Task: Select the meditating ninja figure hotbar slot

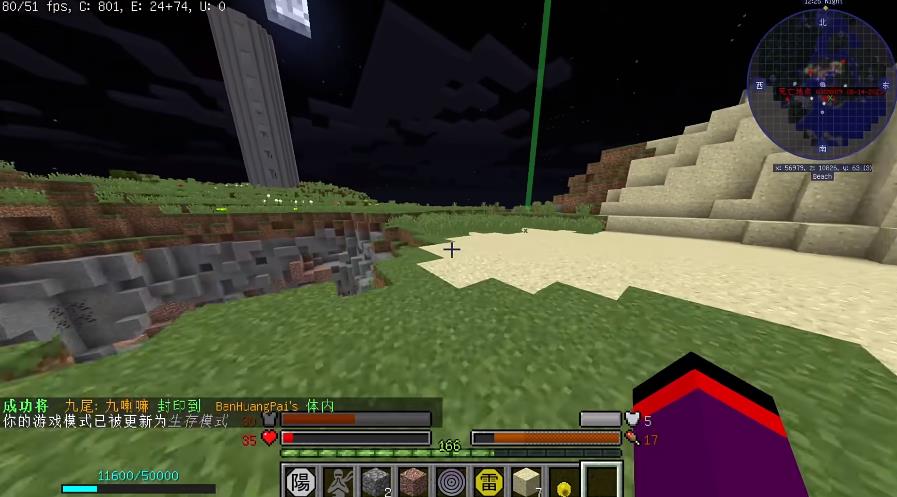Action: [337, 482]
